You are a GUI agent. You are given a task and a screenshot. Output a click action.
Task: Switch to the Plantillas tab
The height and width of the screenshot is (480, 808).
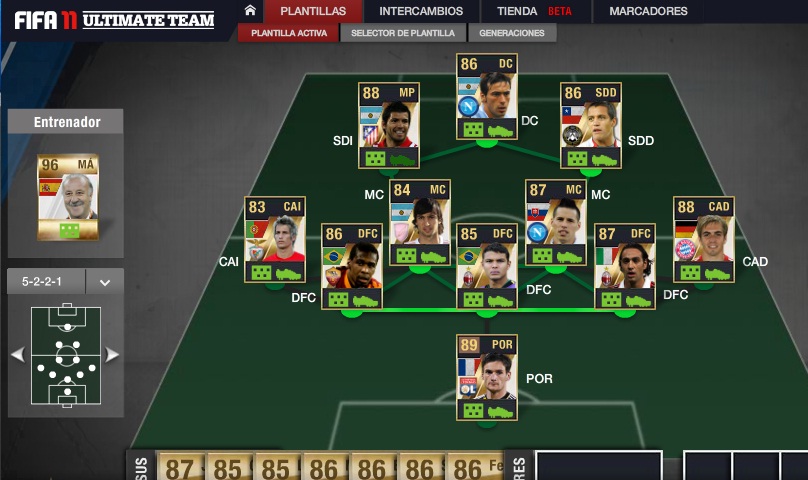(x=313, y=11)
